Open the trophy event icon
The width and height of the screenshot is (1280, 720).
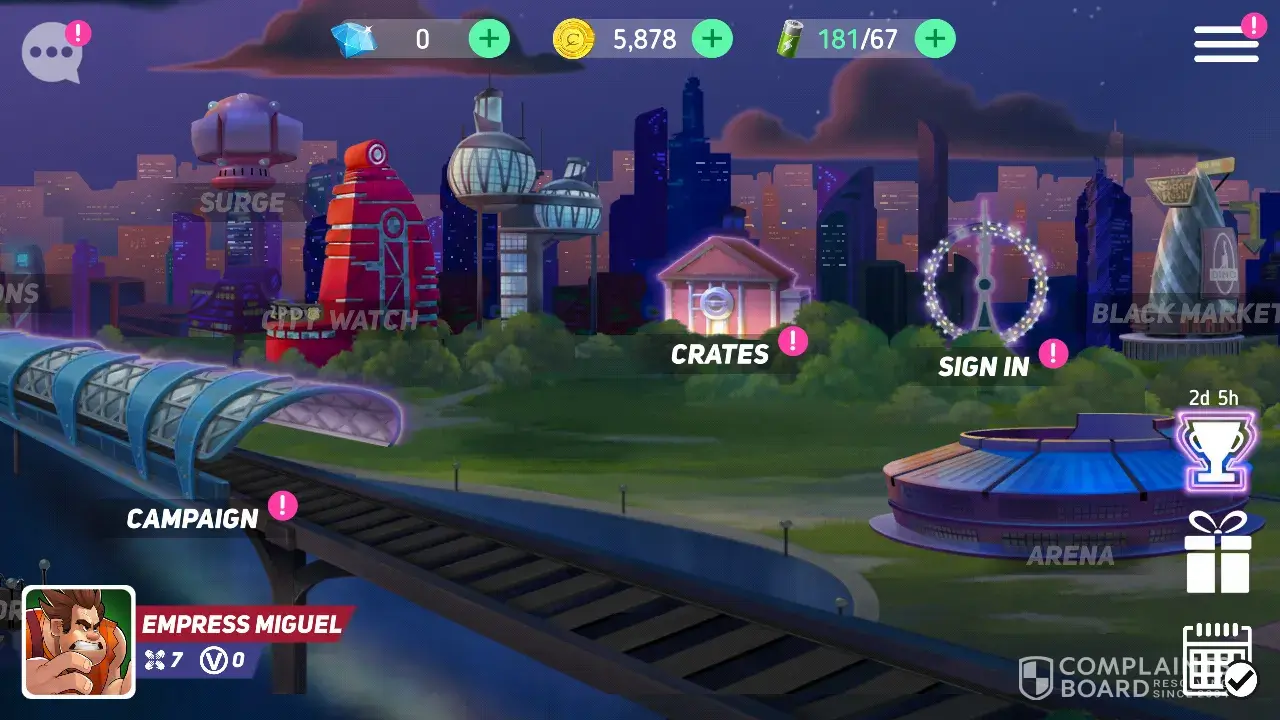pyautogui.click(x=1217, y=448)
